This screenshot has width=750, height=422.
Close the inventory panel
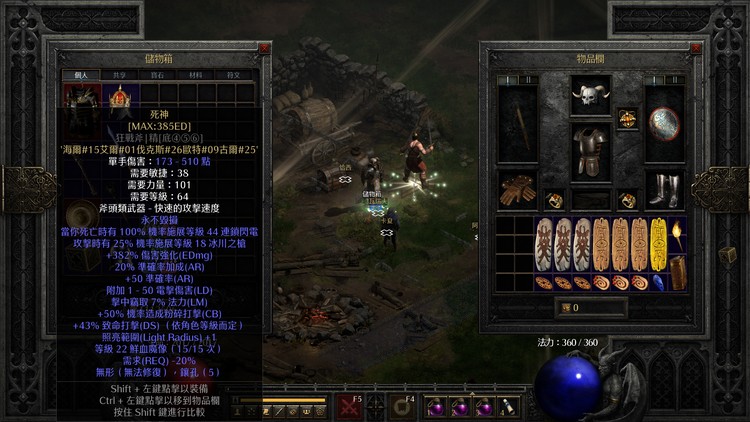point(695,47)
